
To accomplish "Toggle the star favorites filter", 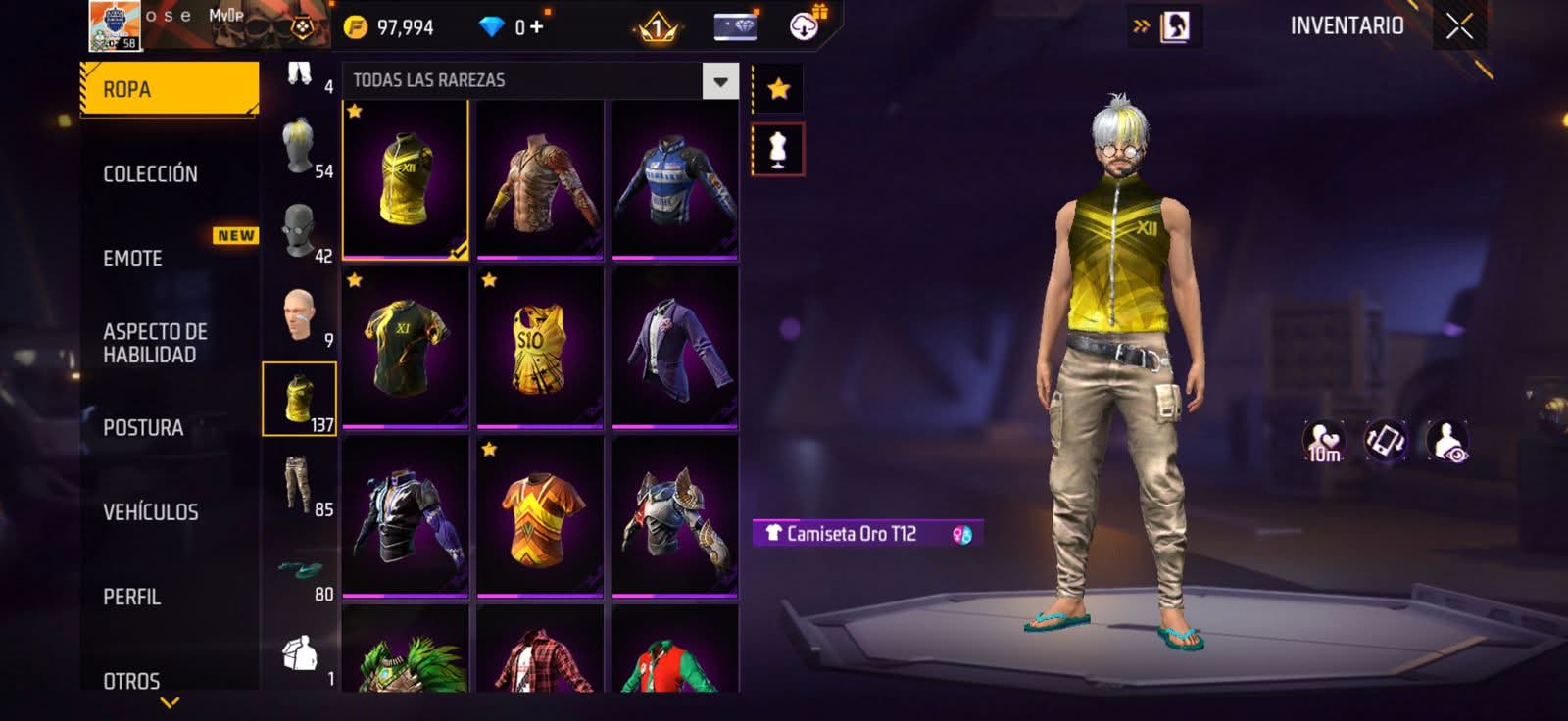I will 778,89.
